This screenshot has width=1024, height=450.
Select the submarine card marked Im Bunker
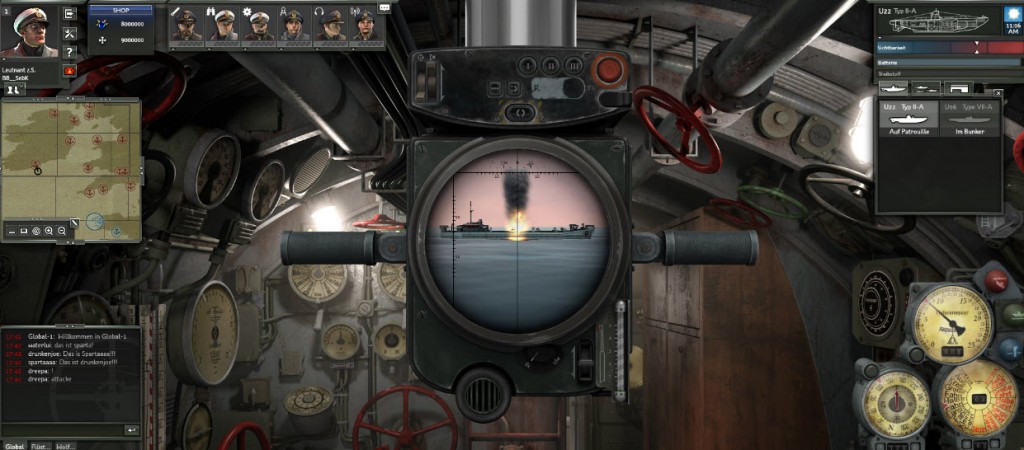pyautogui.click(x=970, y=118)
